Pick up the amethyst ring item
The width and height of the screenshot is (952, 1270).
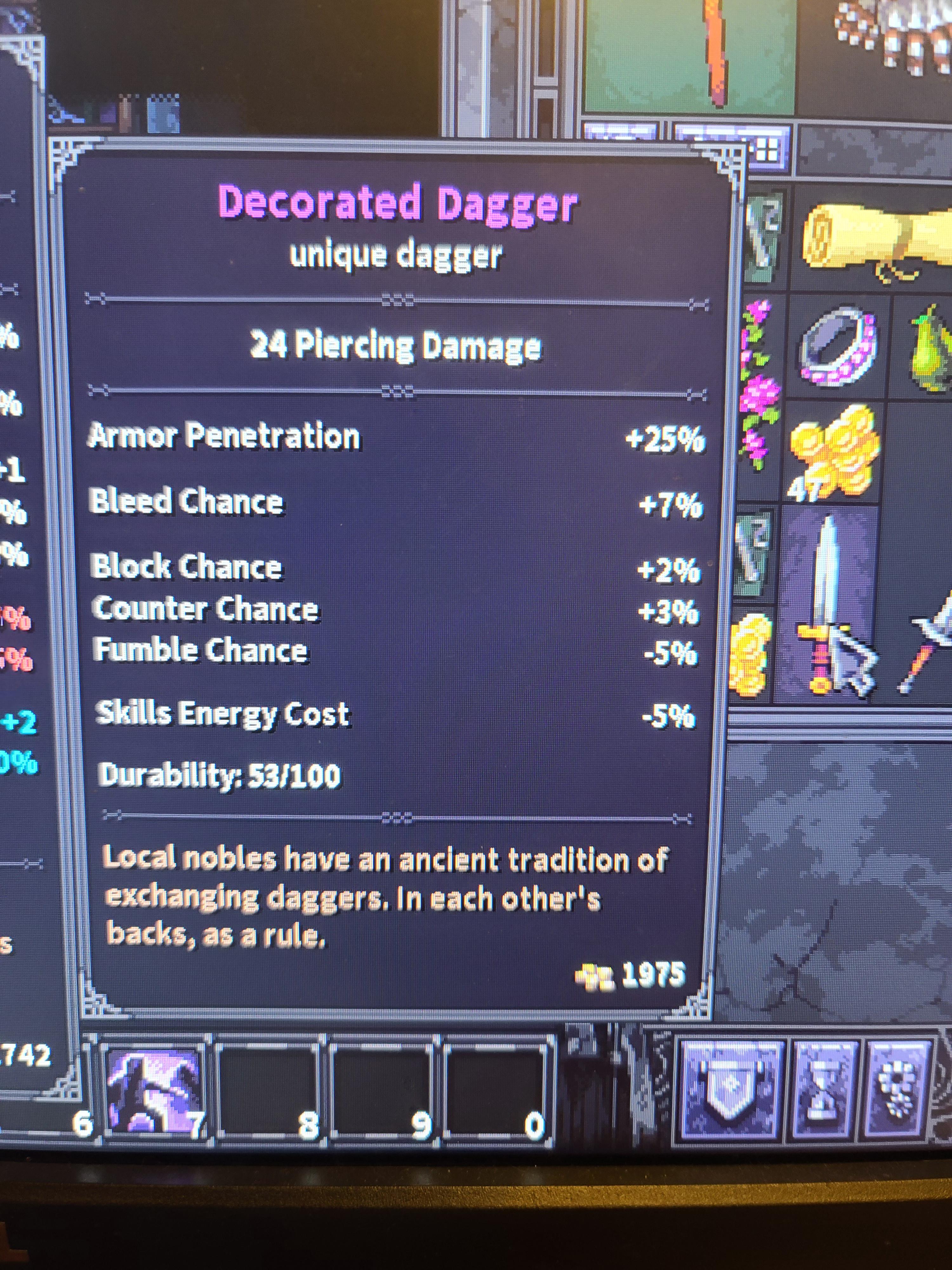click(839, 350)
